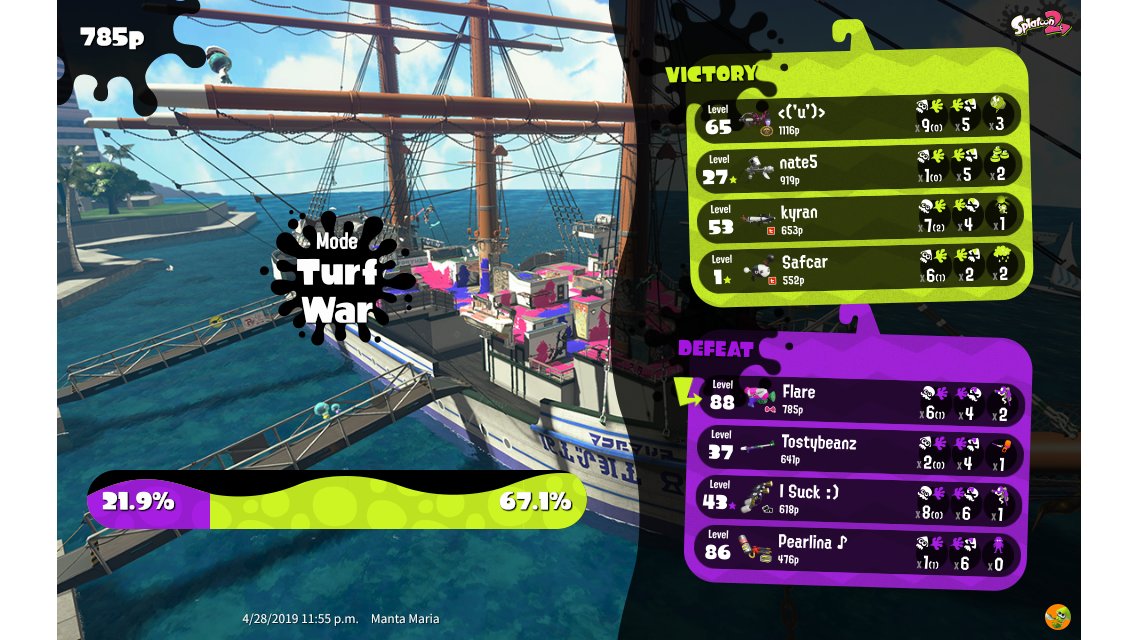Image resolution: width=1138 pixels, height=640 pixels.
Task: Choose the player row named I Suck :)
Action: 858,499
